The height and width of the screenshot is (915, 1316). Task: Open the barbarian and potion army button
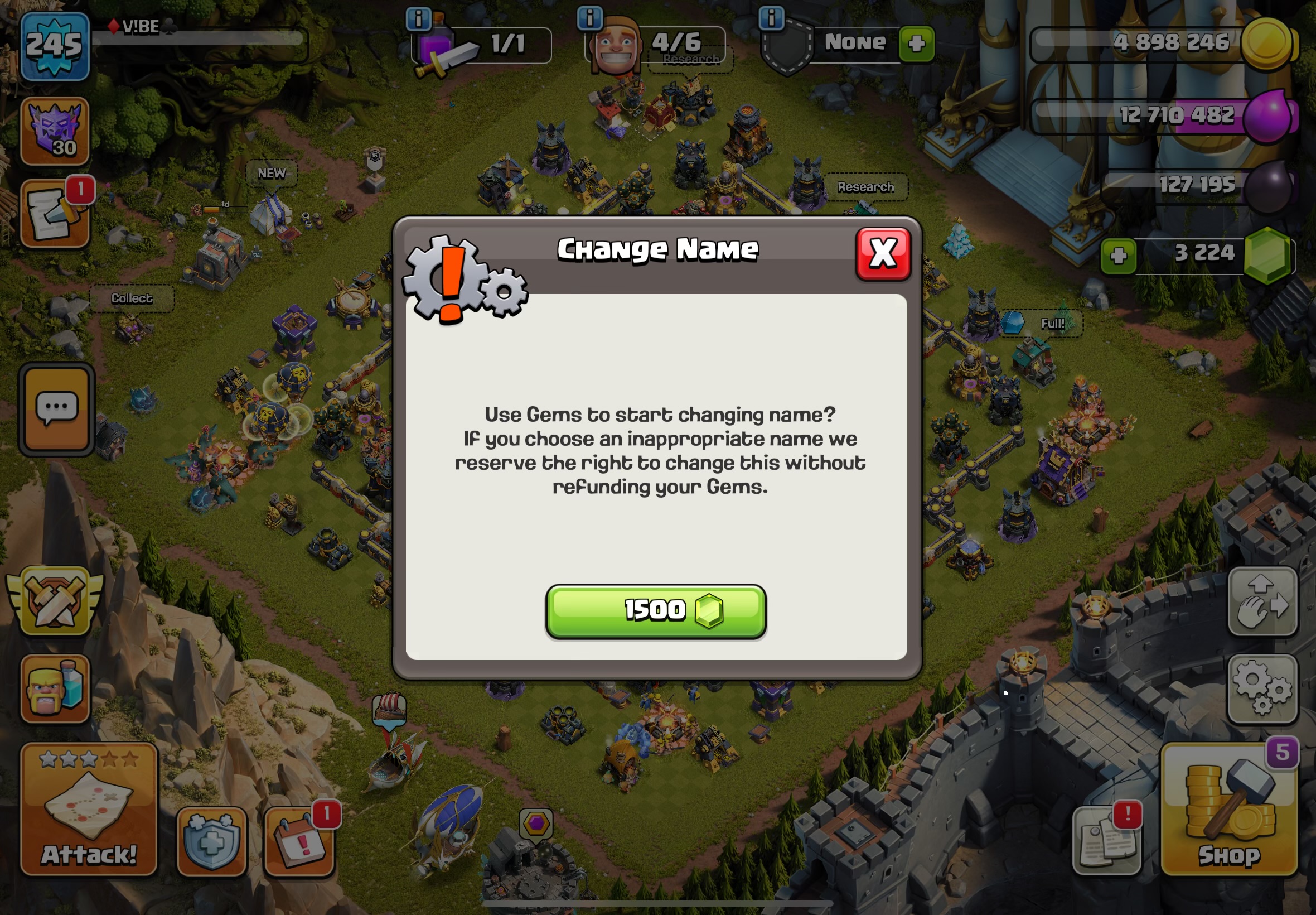[x=55, y=688]
